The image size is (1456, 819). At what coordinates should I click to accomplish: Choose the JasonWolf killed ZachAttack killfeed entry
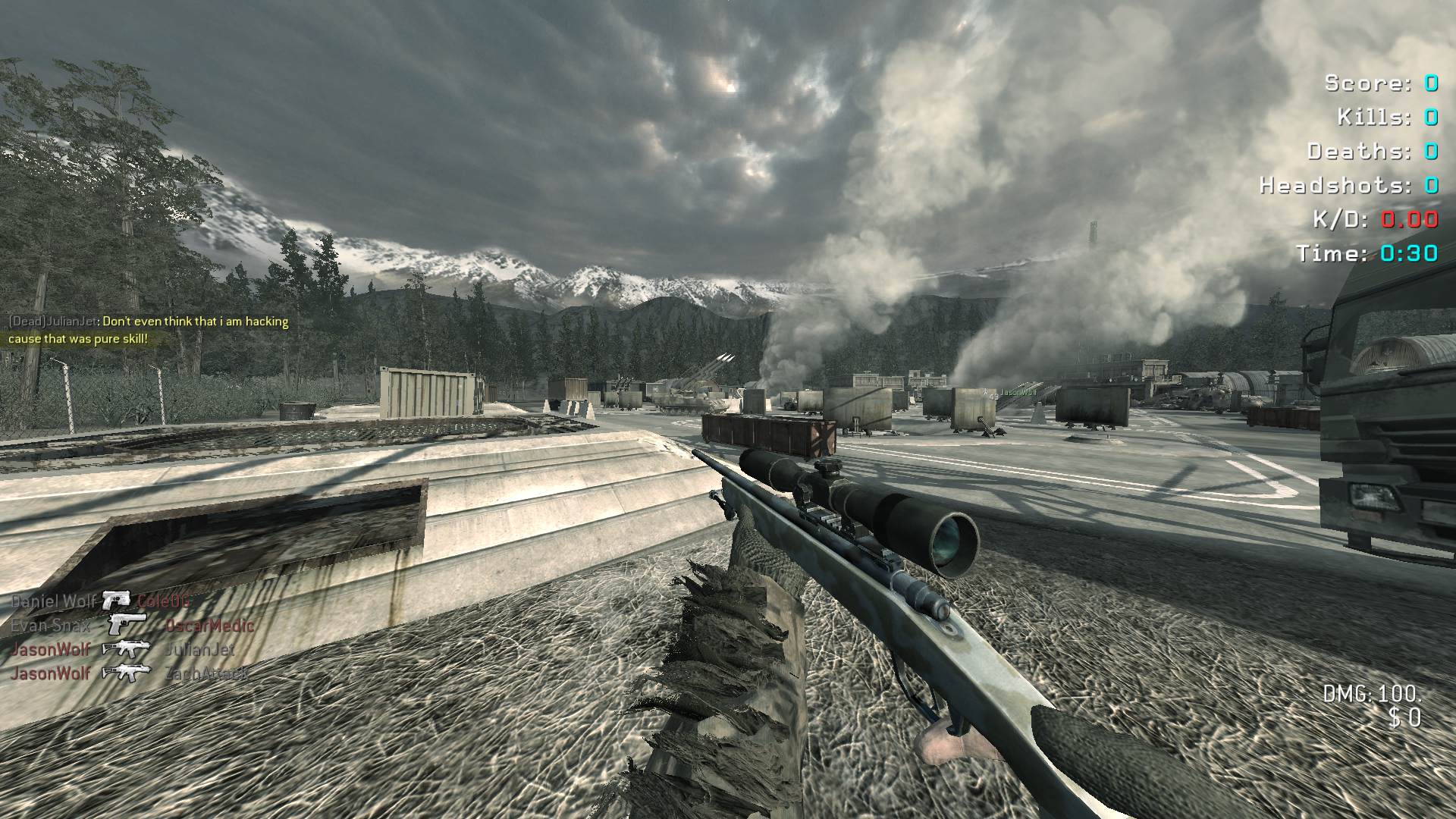click(129, 673)
